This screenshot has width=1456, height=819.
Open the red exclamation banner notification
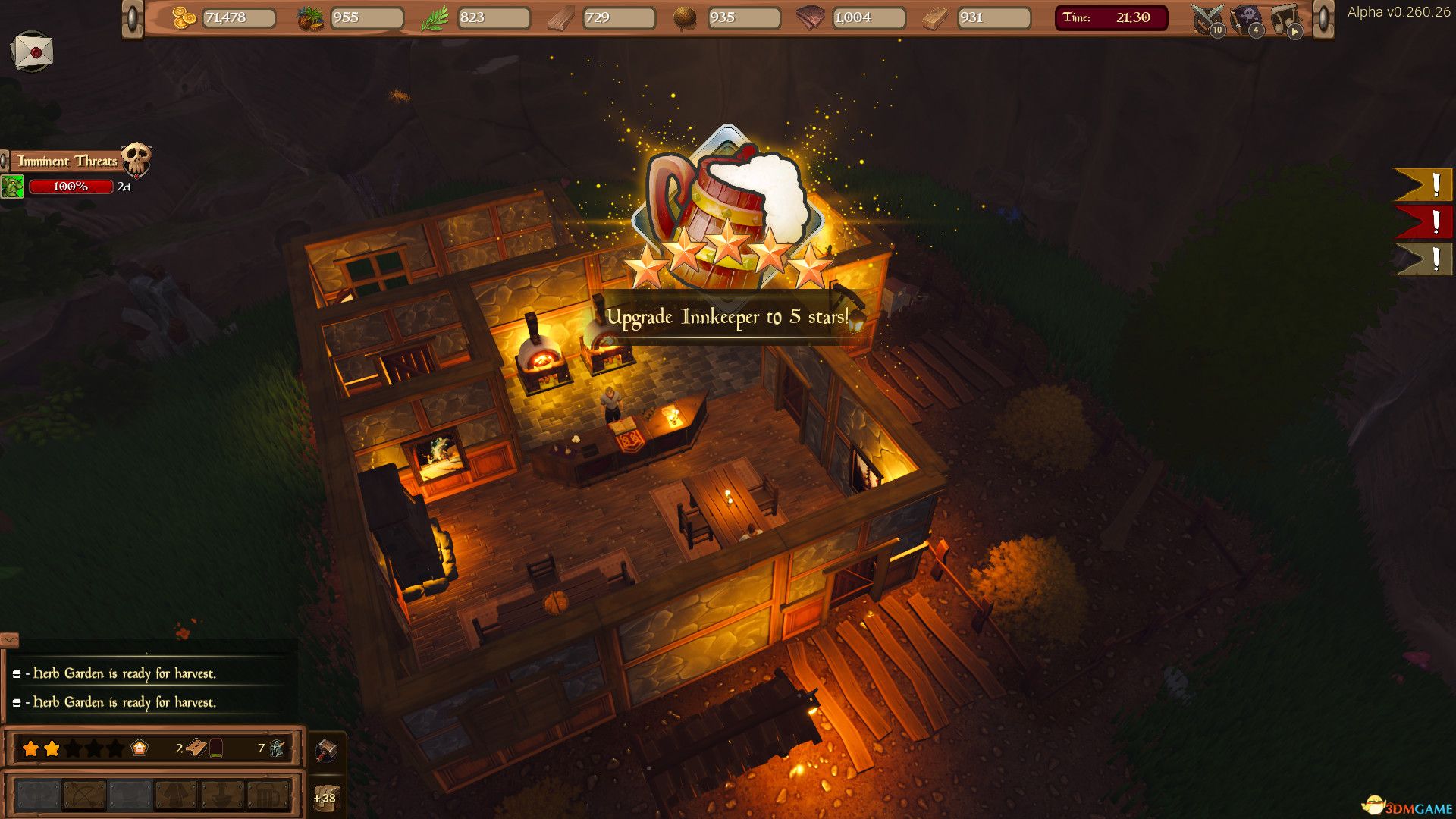(1423, 222)
